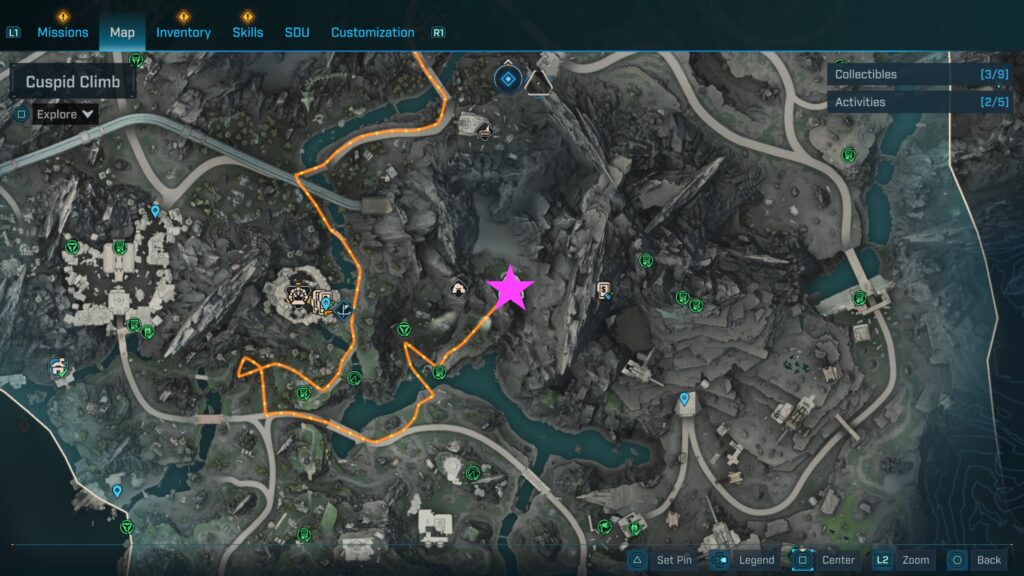Click the blue diamond objective marker
1024x576 pixels.
click(508, 78)
